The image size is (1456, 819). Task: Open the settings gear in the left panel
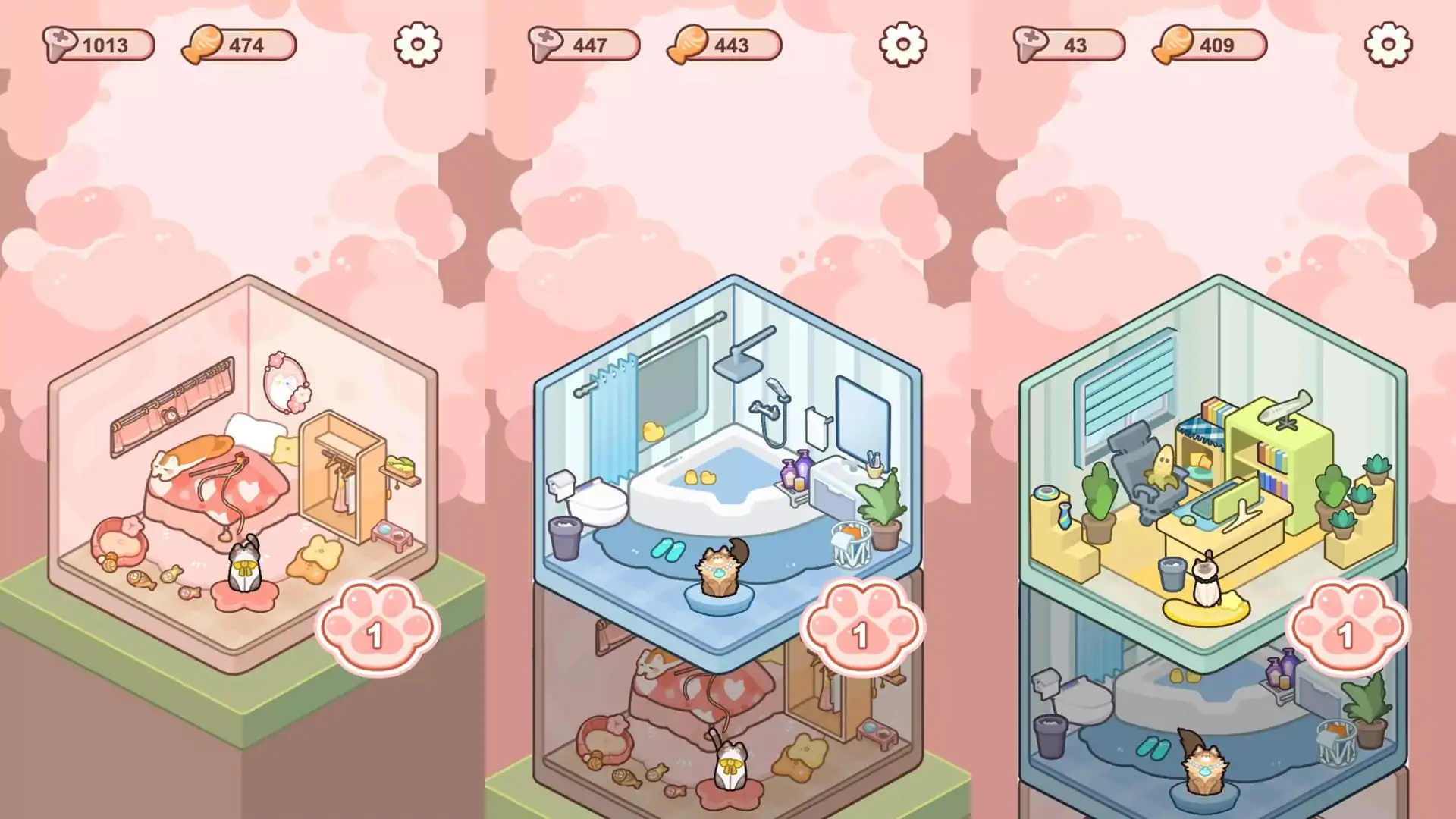pos(417,45)
